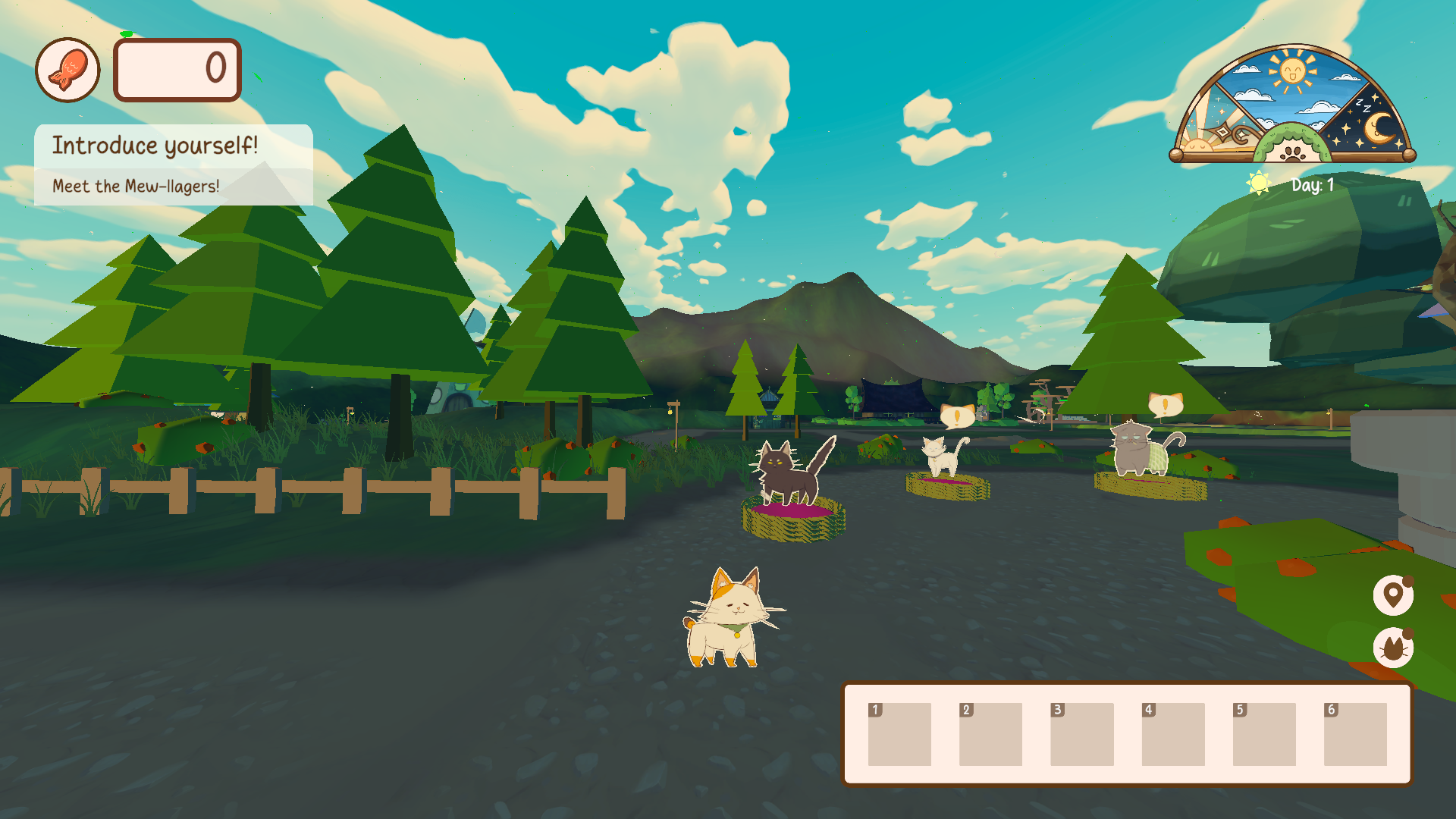
Task: Select hotbar slot 1
Action: (x=899, y=736)
